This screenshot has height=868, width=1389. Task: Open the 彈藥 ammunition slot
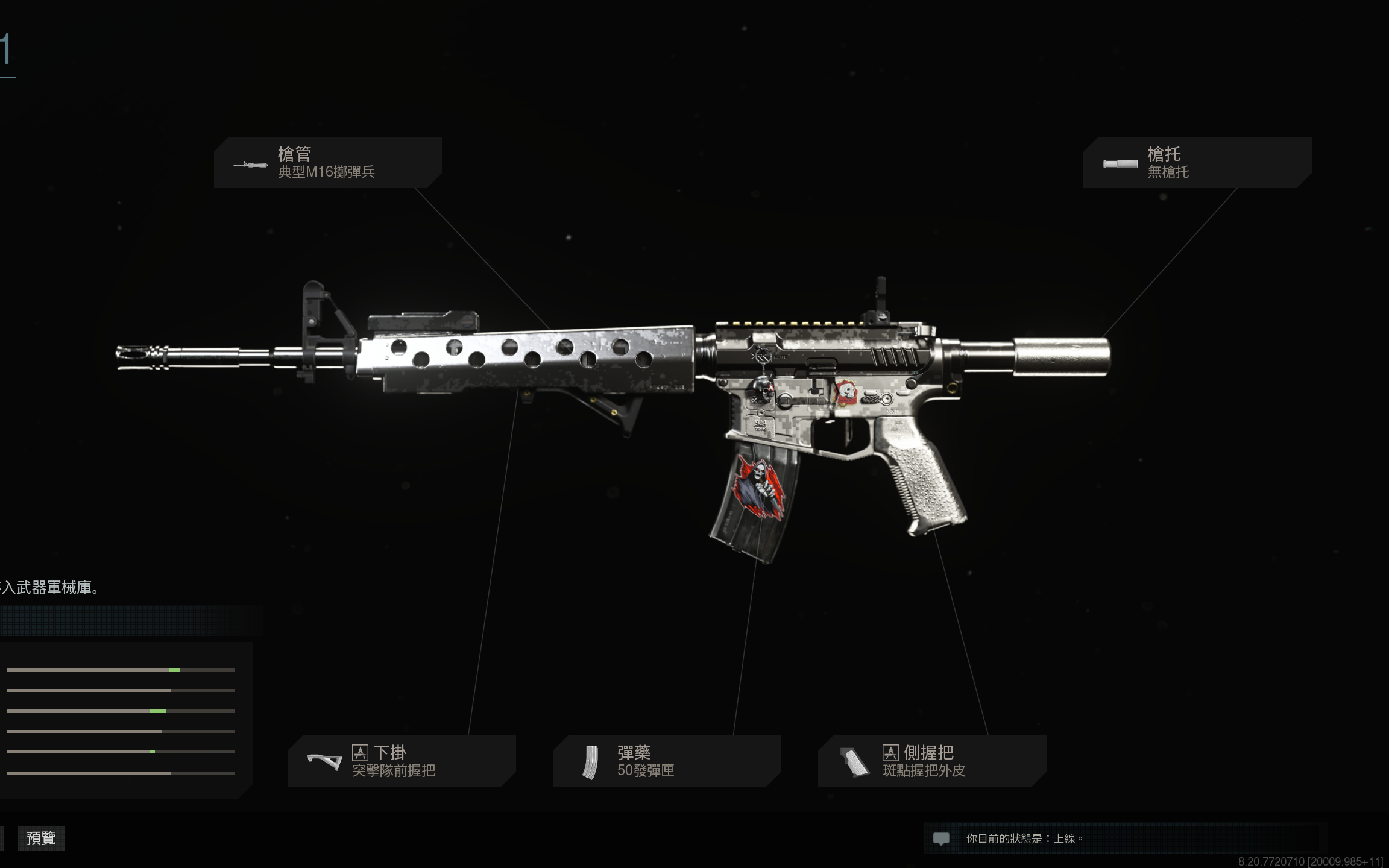[x=666, y=761]
